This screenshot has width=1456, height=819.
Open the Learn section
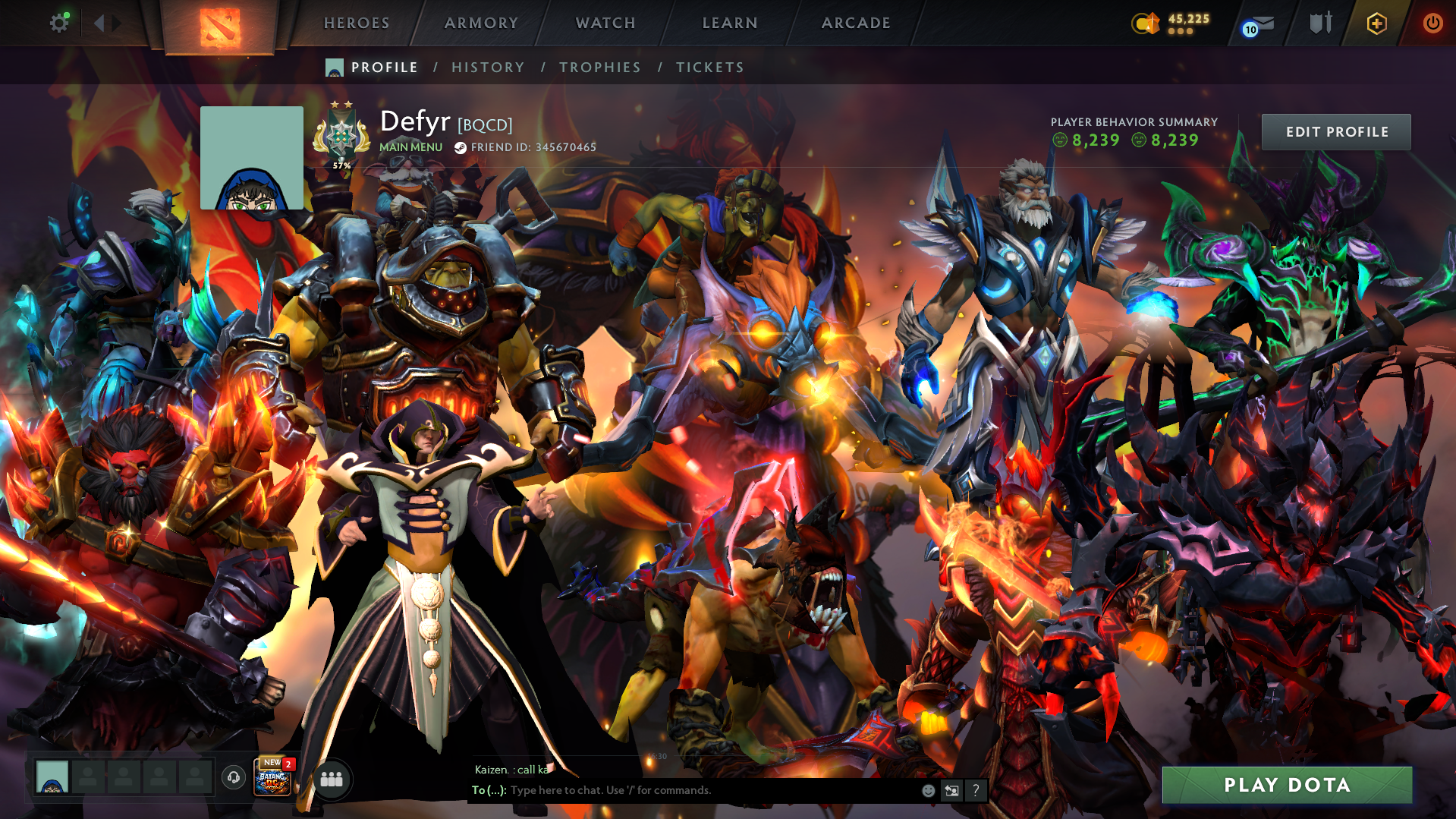point(730,24)
